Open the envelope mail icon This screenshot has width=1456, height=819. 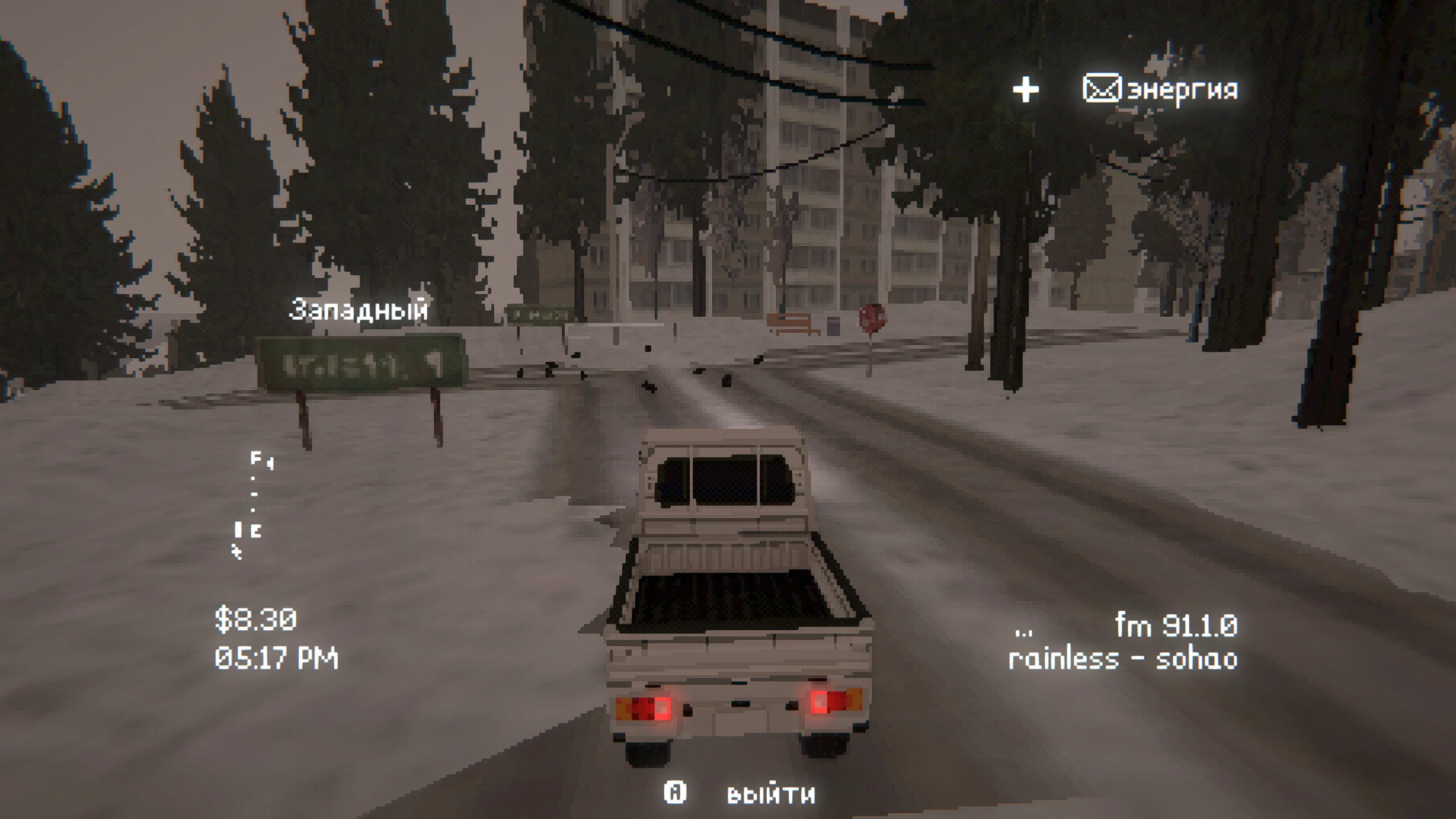(x=1101, y=89)
